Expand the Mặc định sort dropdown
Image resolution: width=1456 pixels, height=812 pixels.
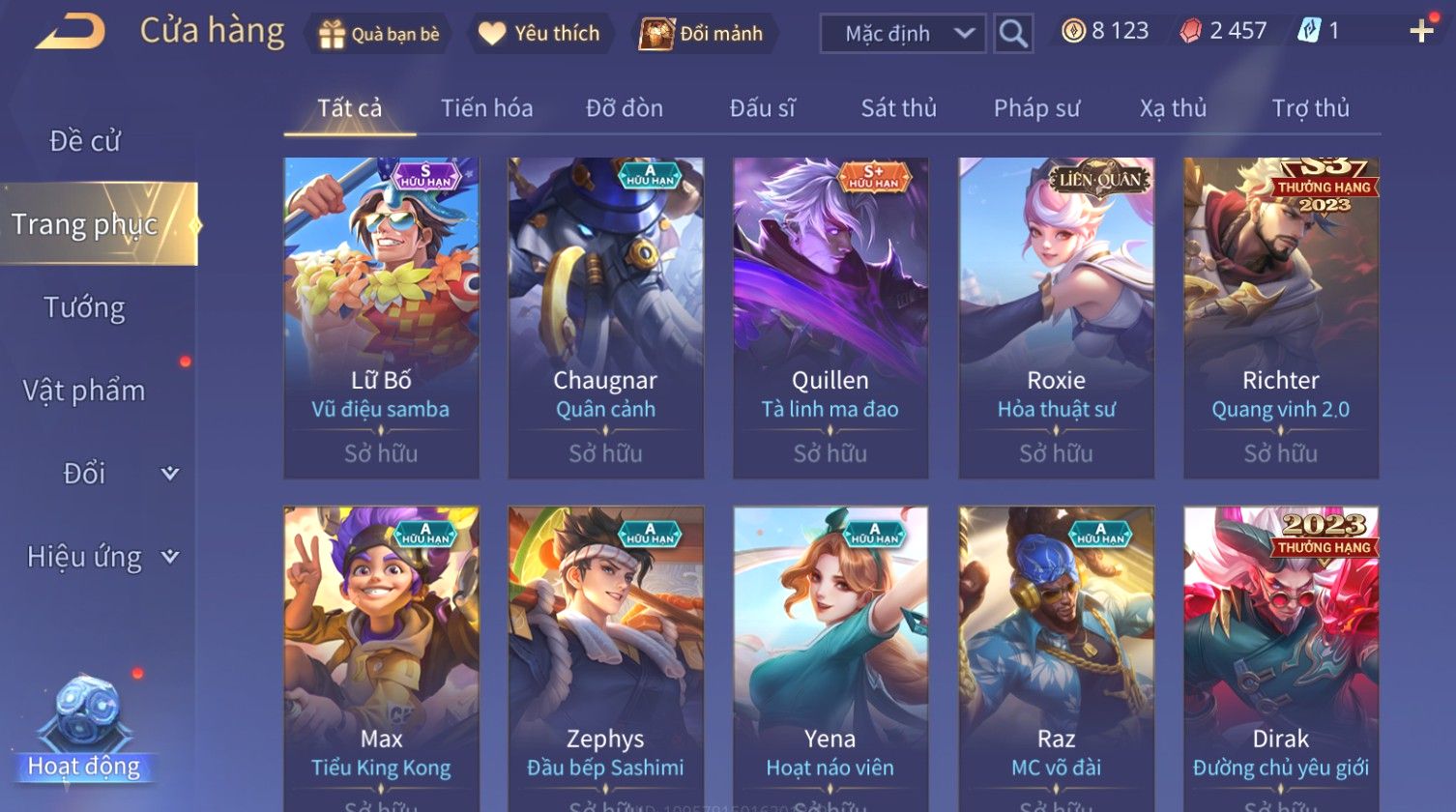[x=902, y=34]
